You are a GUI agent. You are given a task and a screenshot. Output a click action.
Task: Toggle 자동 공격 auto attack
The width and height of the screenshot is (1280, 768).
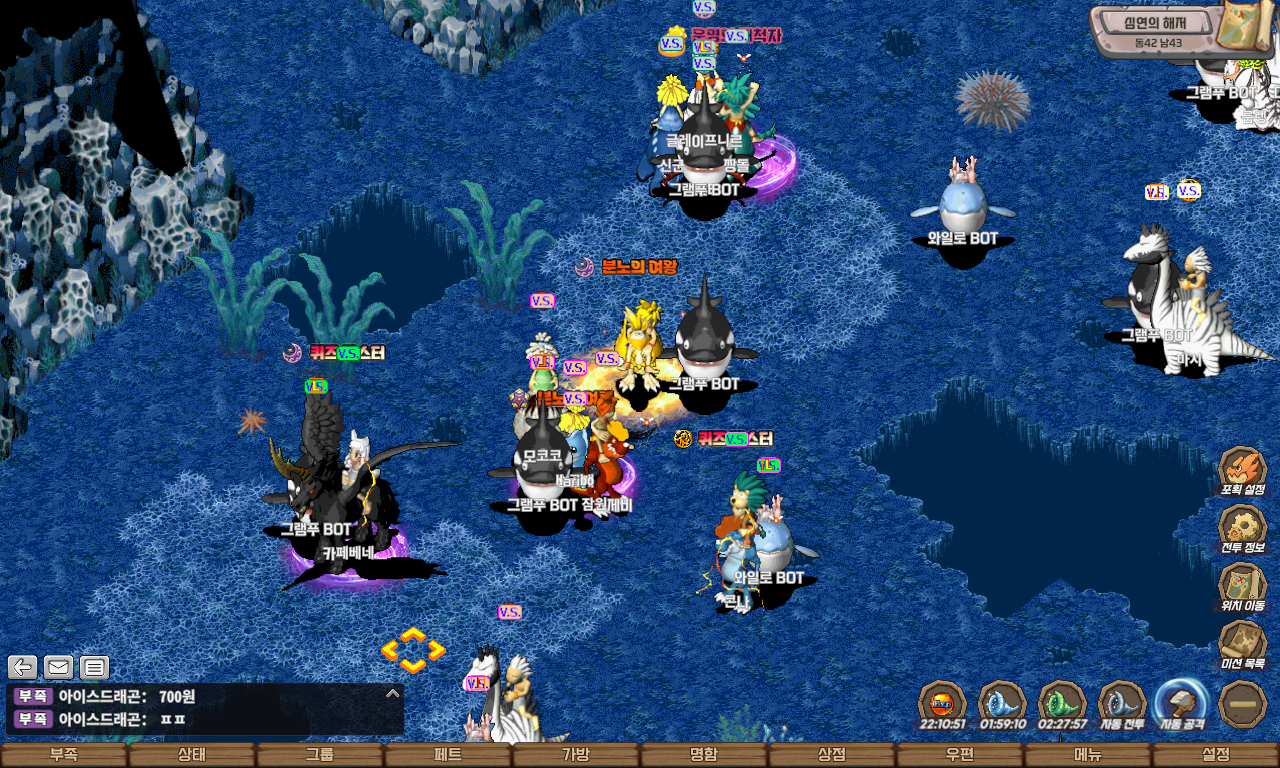[x=1182, y=703]
